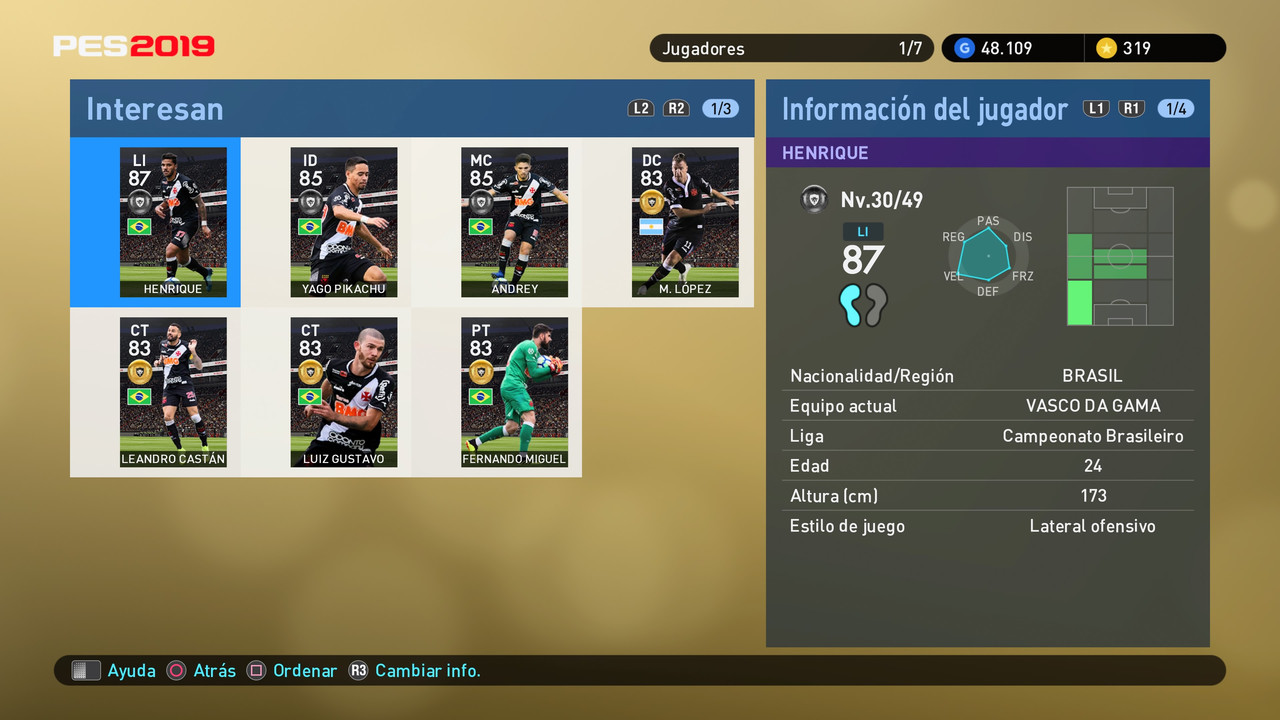
Task: Expand the Jugadores 1/7 category selector
Action: tap(790, 47)
